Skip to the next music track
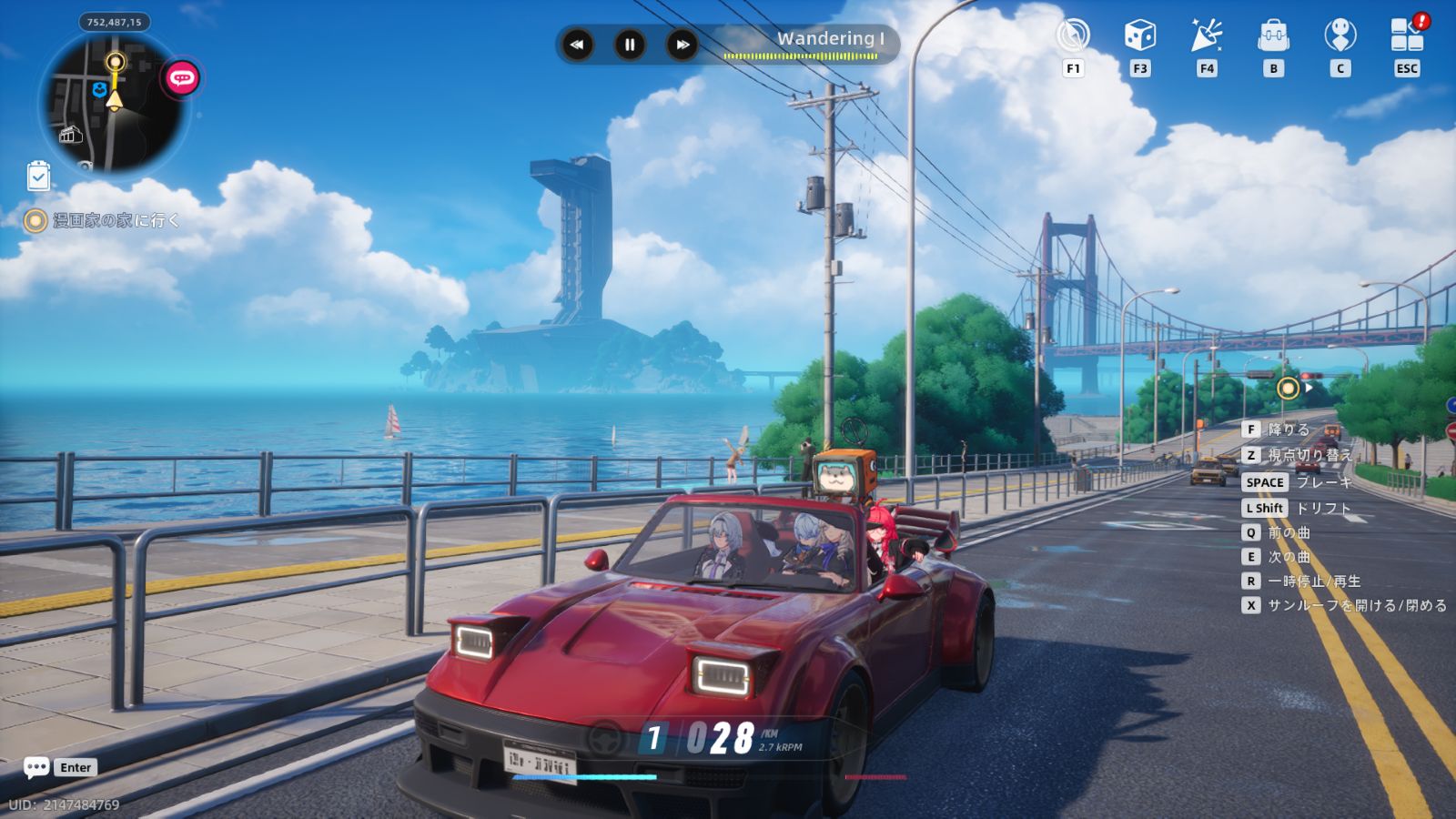 coord(682,44)
